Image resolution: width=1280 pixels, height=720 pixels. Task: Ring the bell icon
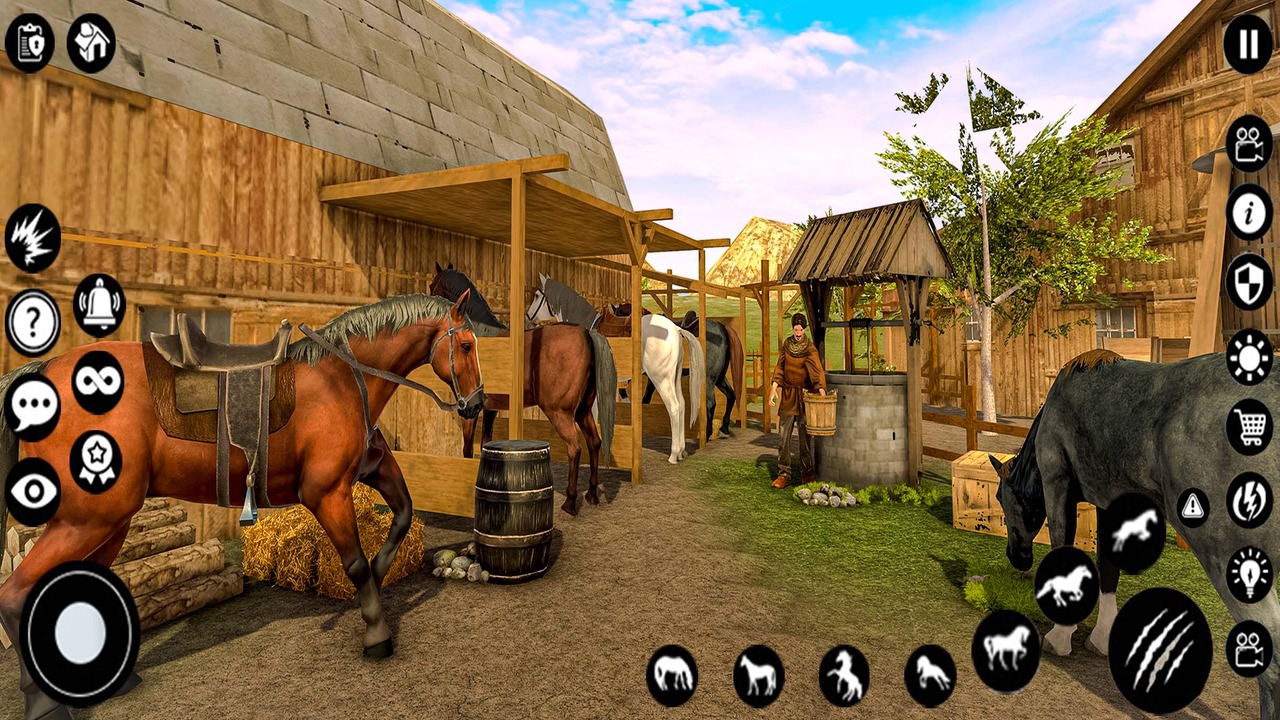[x=99, y=304]
